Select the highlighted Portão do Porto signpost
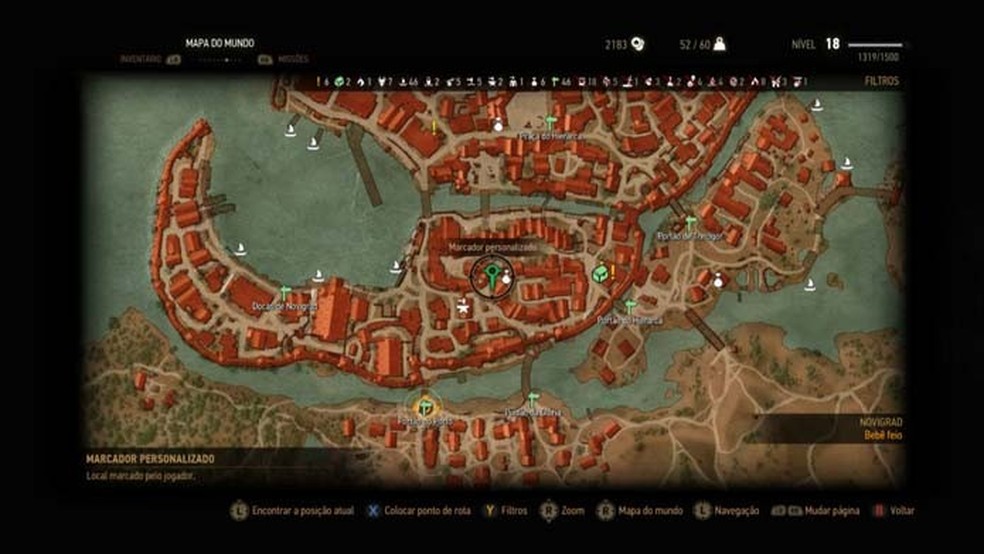 (427, 405)
